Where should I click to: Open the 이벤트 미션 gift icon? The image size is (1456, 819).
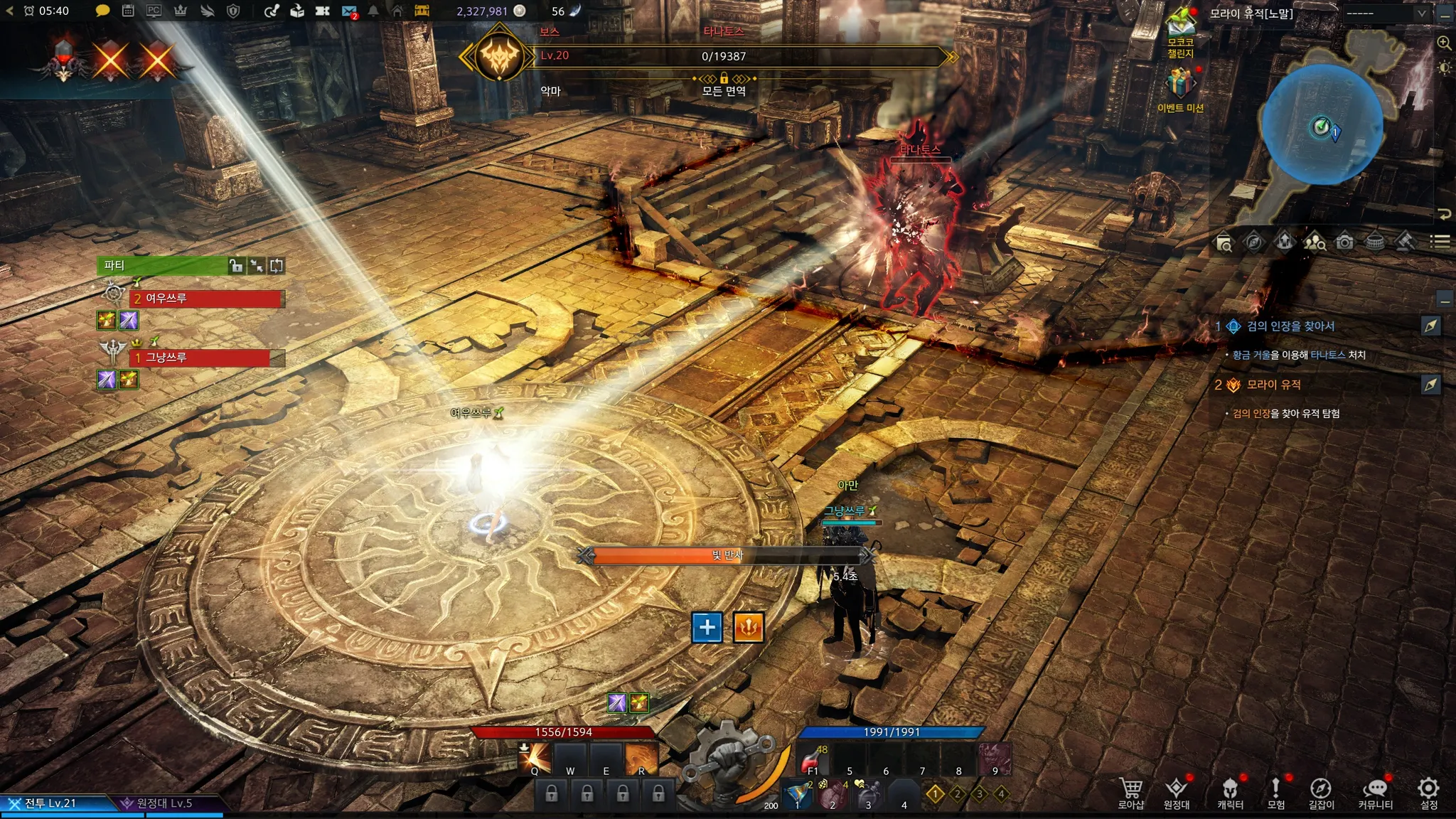[1180, 89]
